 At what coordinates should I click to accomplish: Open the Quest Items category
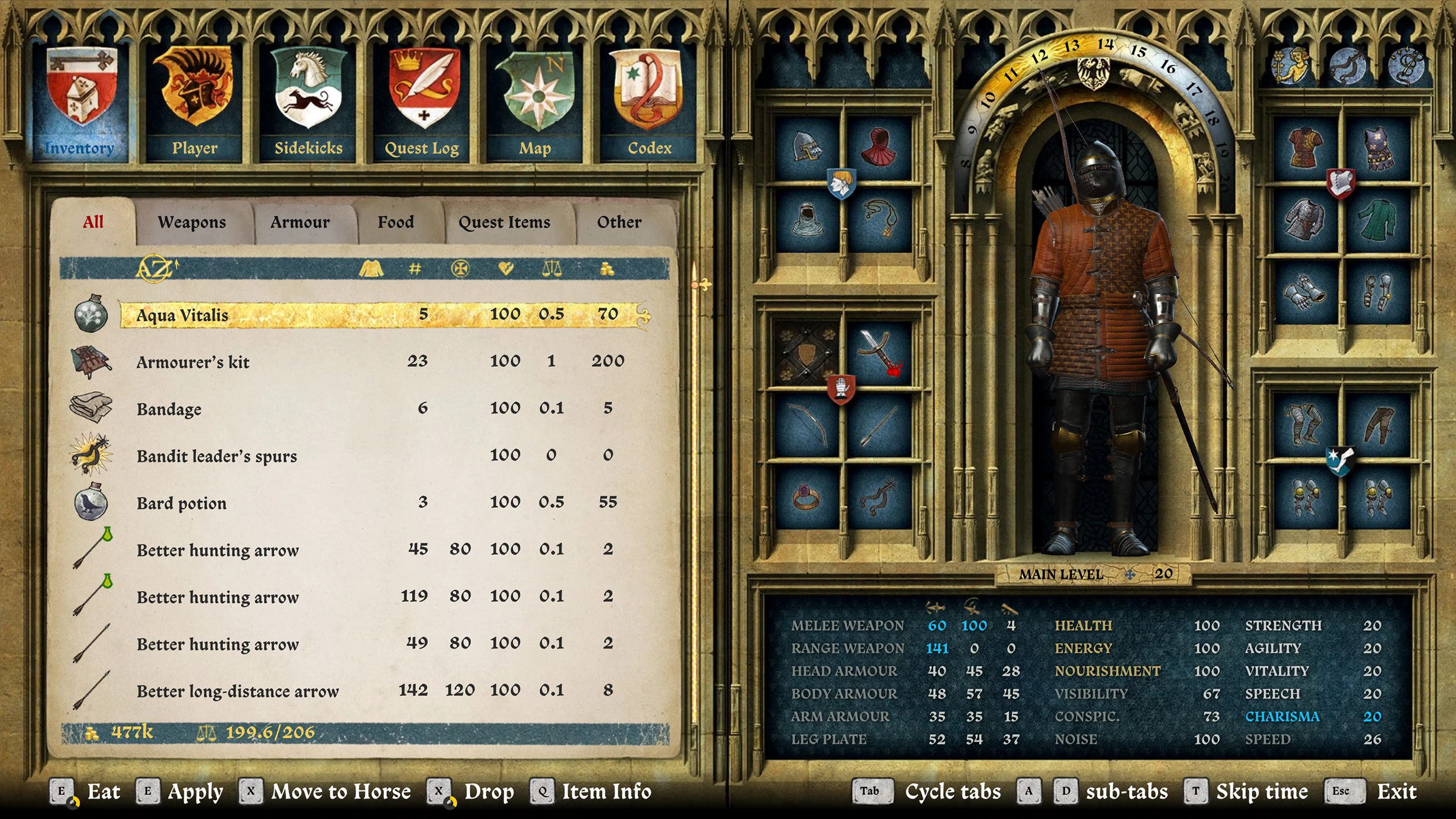504,222
